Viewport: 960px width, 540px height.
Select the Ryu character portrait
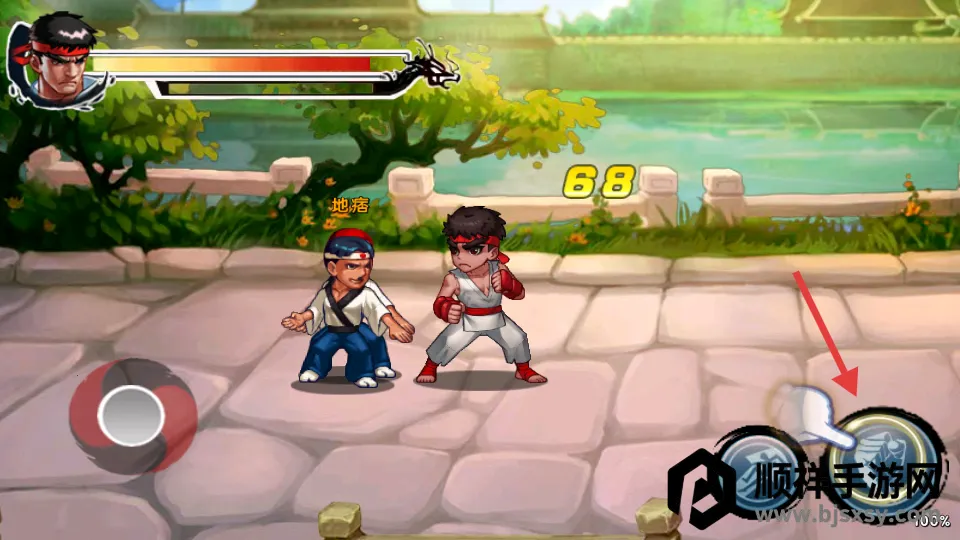(x=55, y=62)
